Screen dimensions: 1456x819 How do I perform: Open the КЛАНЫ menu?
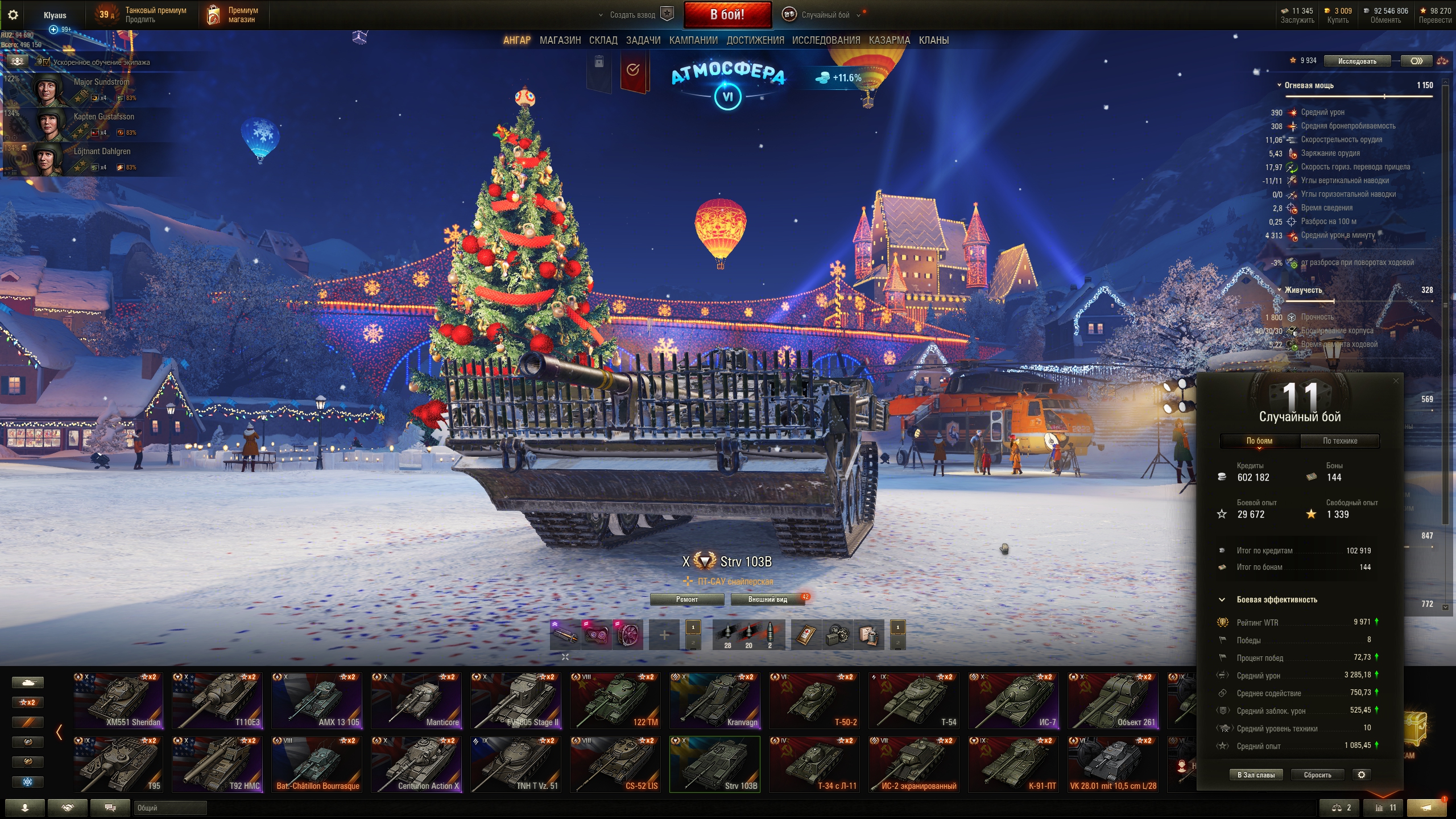(x=933, y=40)
